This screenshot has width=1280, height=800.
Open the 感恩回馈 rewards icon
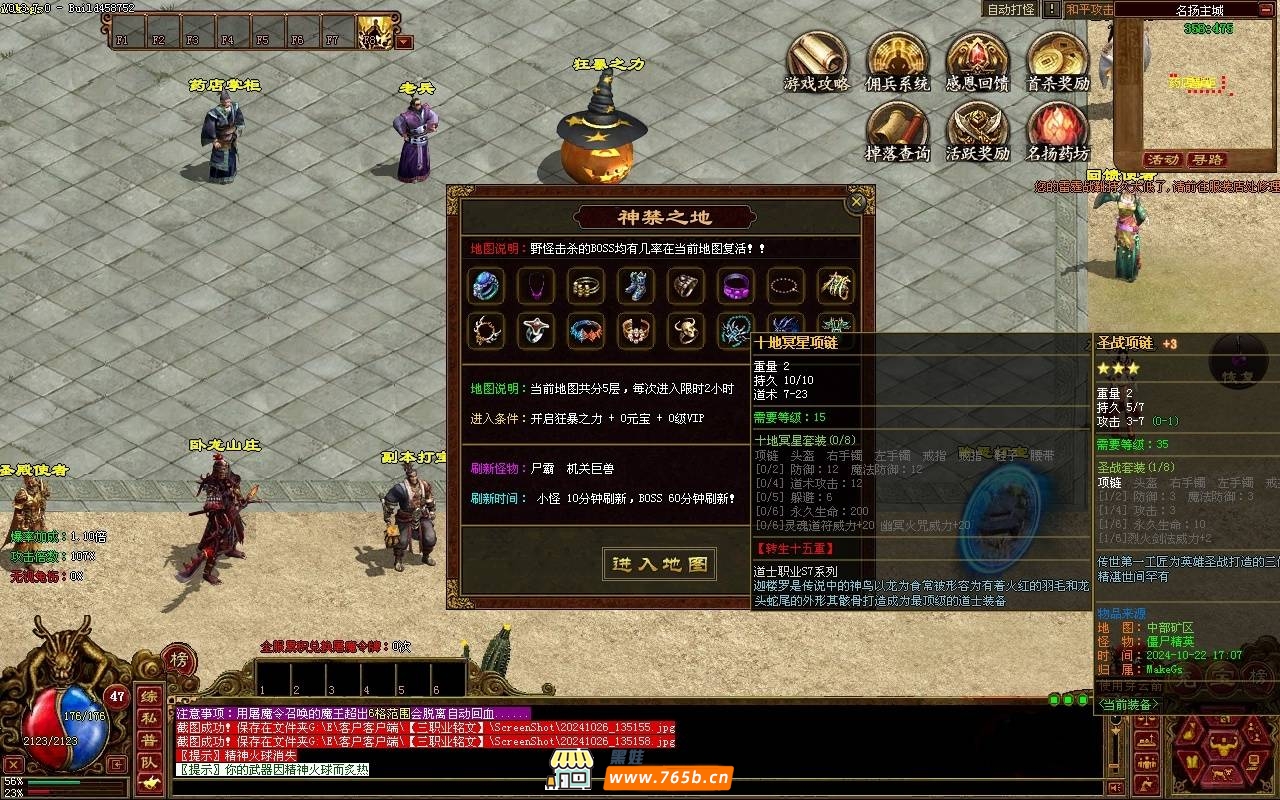click(x=977, y=62)
